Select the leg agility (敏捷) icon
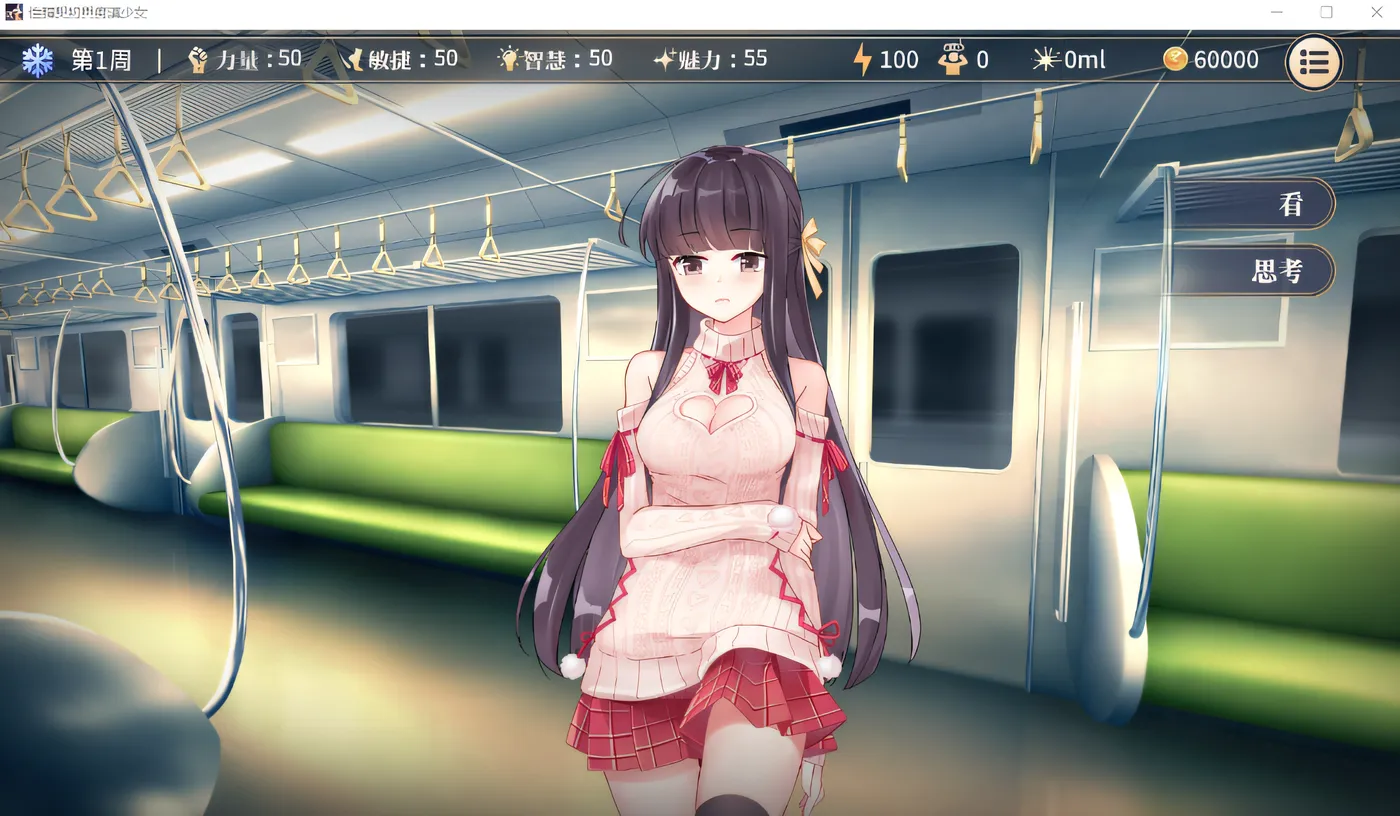Screen dimensions: 1400x816 (355, 59)
